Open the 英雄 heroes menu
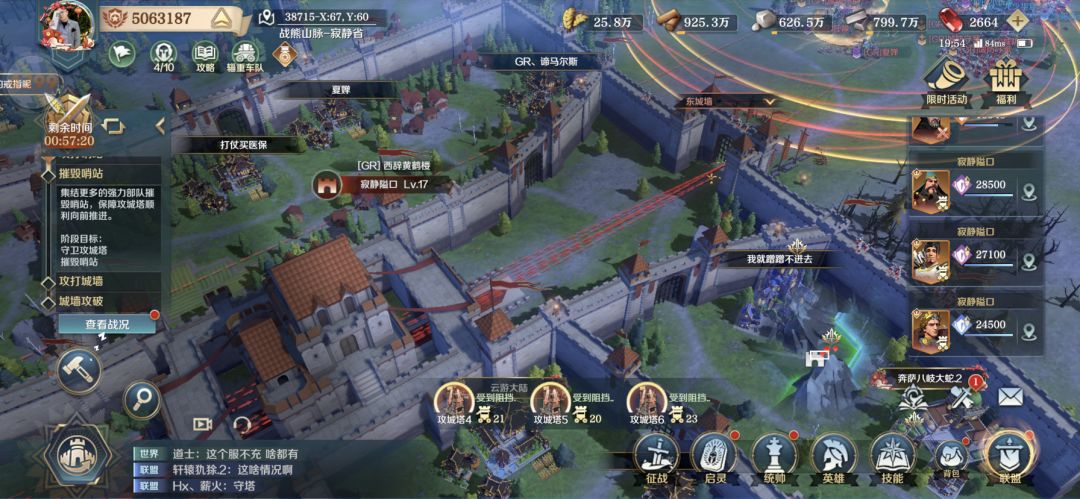 833,456
